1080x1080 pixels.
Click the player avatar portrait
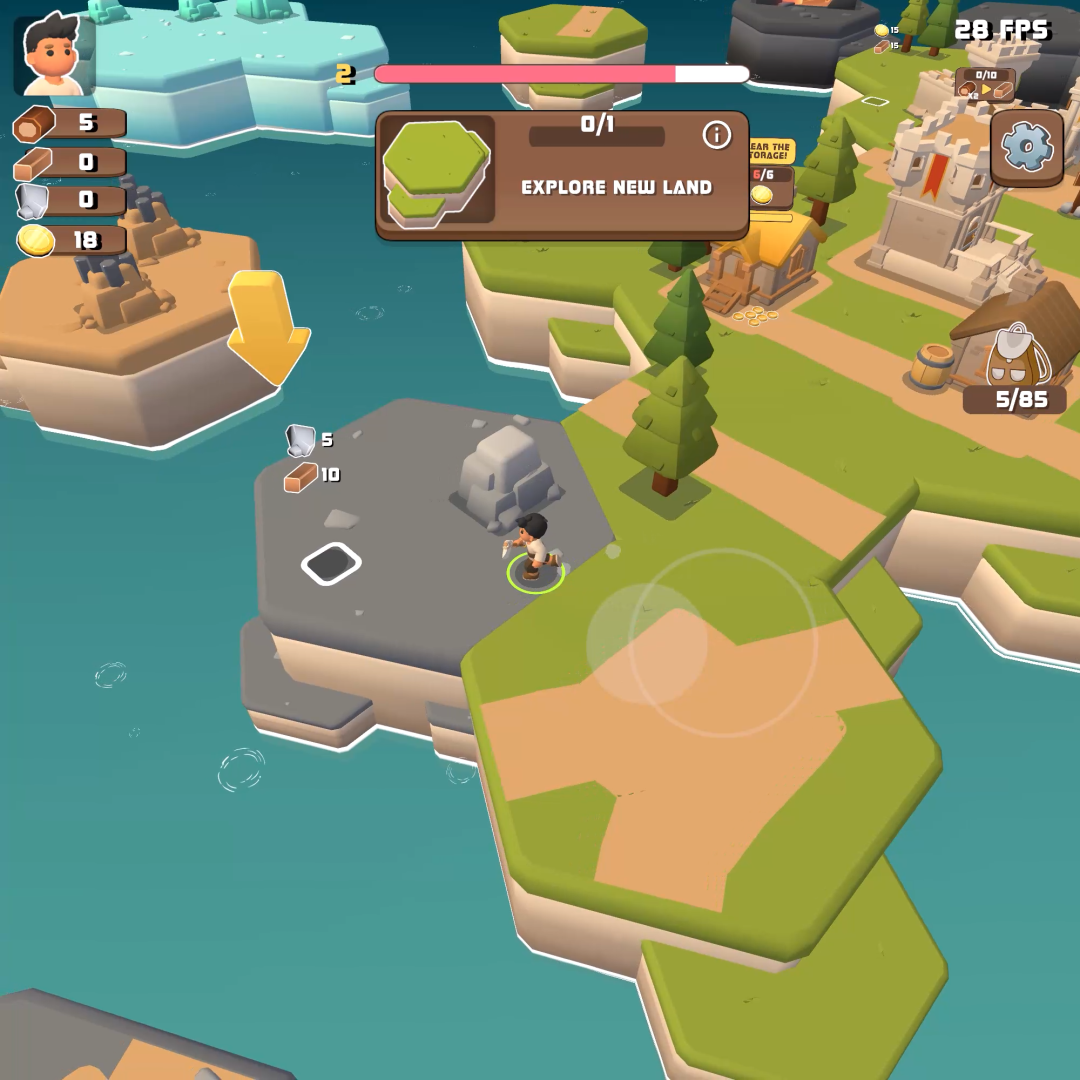tap(54, 55)
